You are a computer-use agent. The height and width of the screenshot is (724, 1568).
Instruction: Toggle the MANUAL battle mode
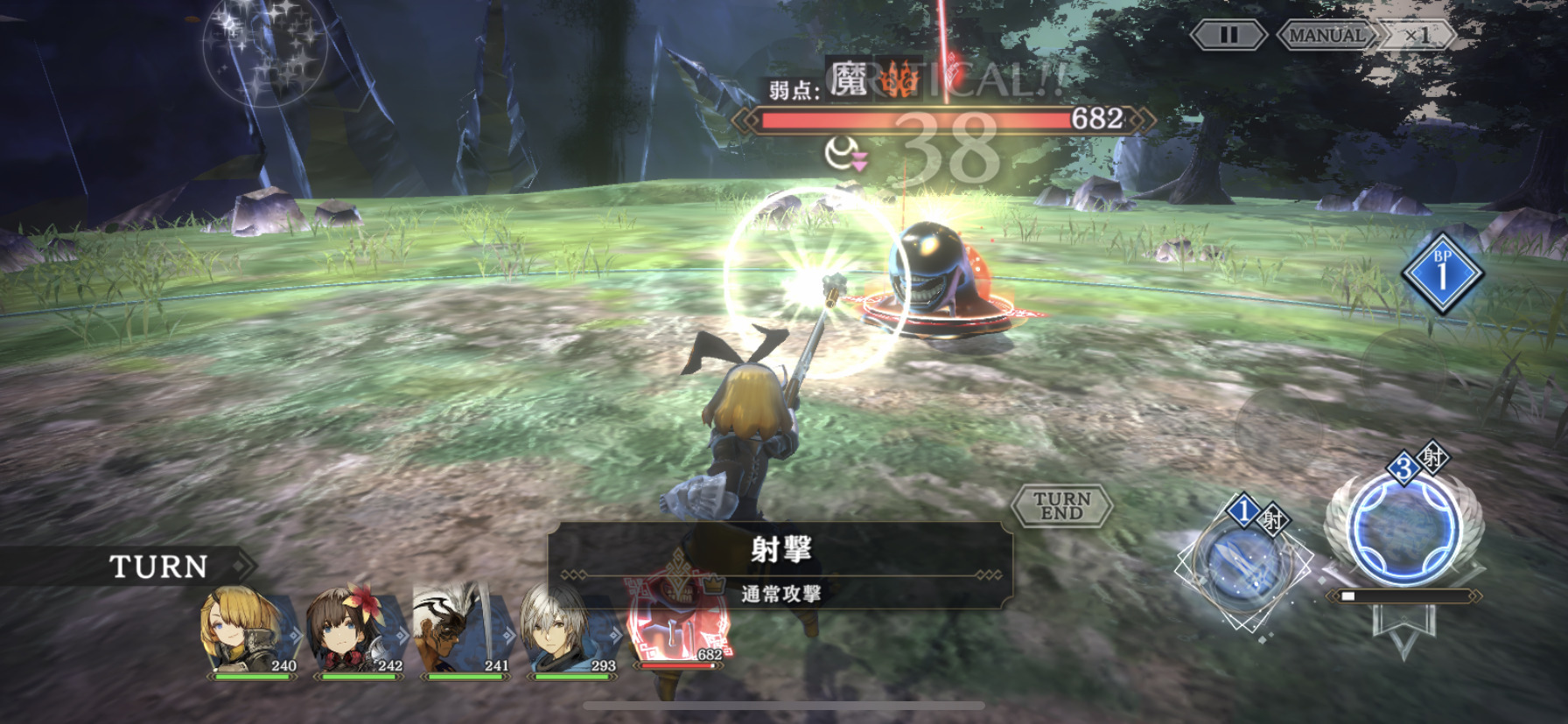[x=1326, y=35]
